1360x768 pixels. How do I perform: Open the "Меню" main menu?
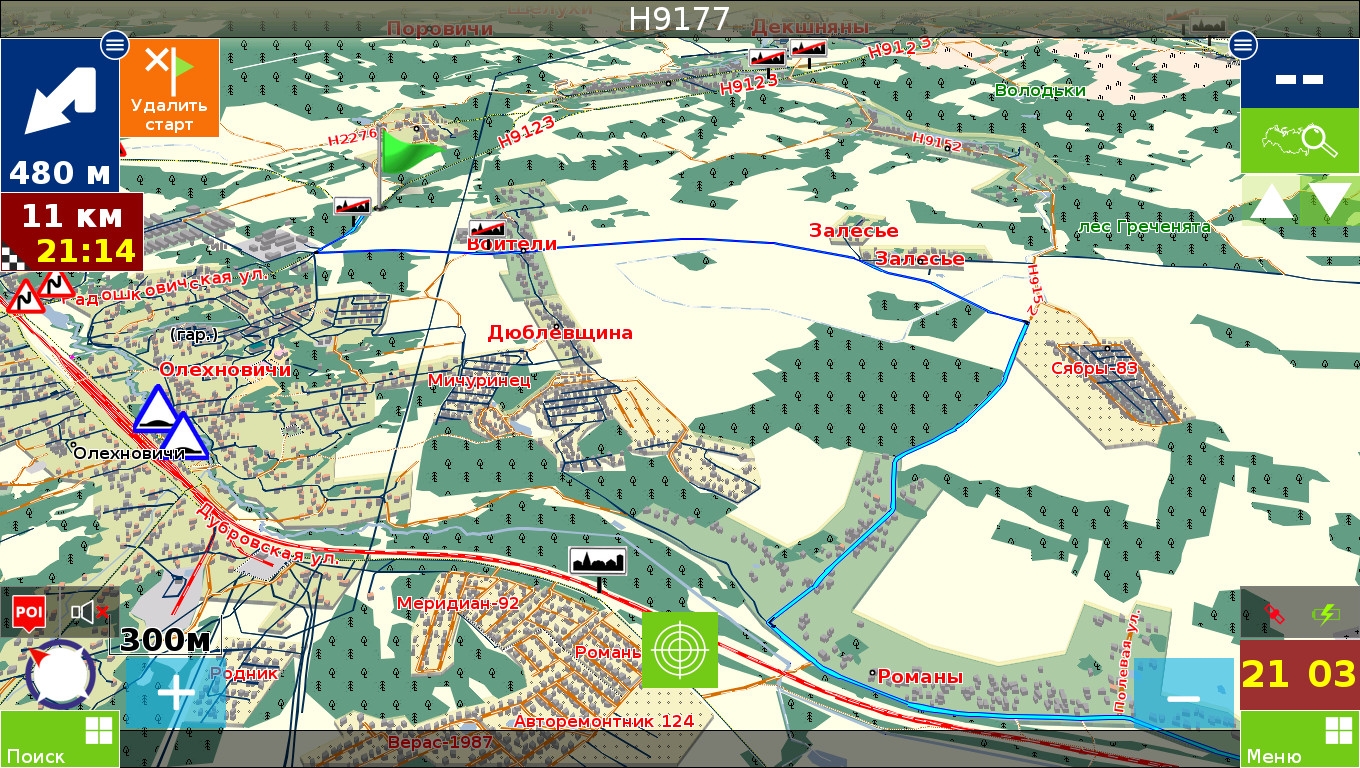point(1300,740)
